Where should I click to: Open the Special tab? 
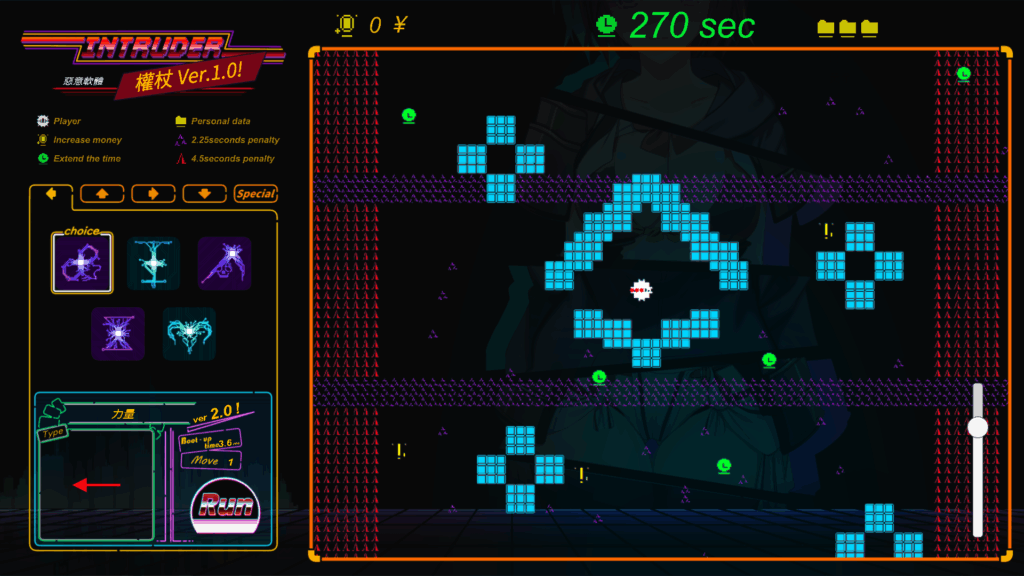[256, 193]
